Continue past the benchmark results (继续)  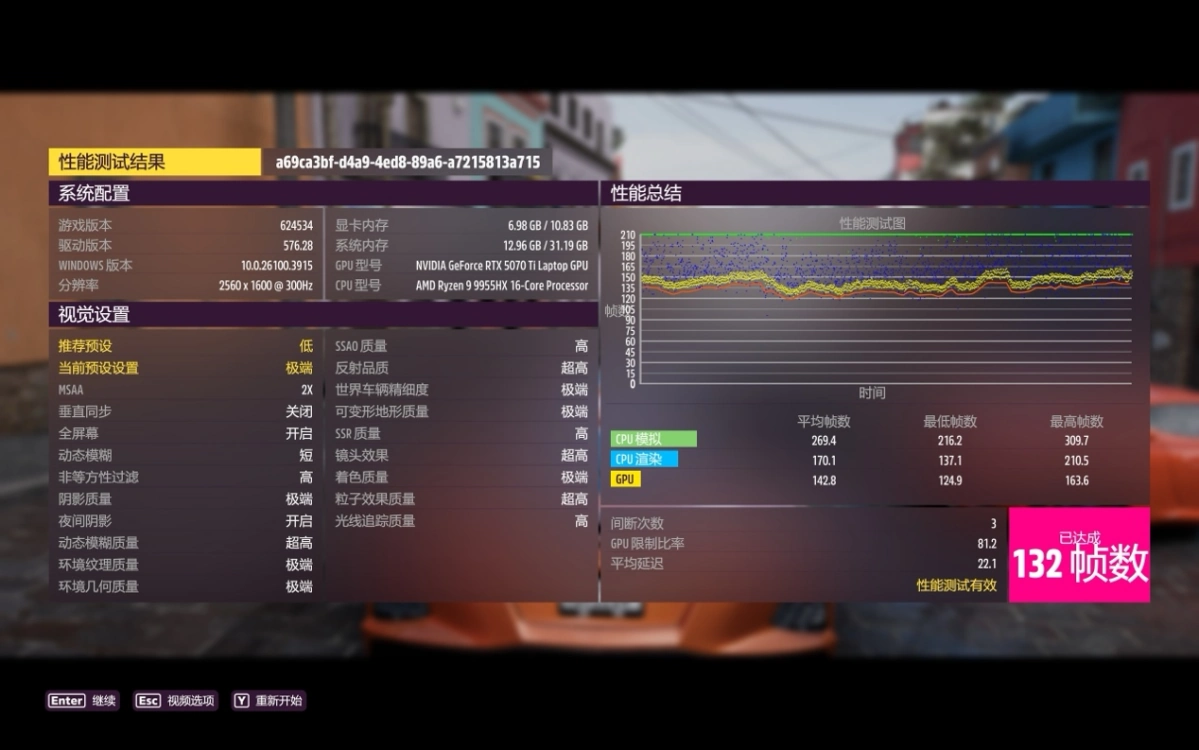[x=82, y=701]
